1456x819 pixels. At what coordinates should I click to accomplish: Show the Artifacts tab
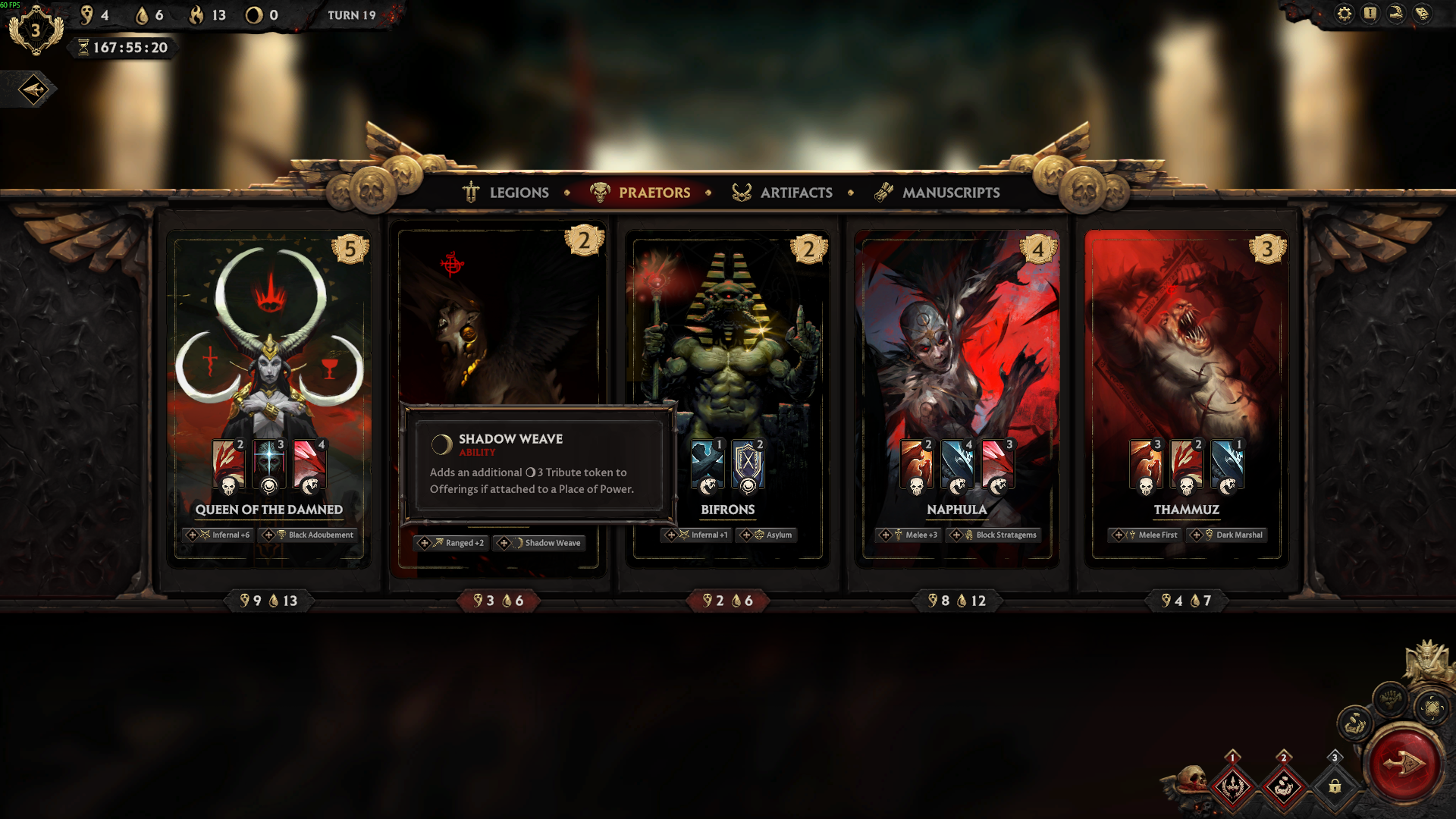pyautogui.click(x=782, y=193)
